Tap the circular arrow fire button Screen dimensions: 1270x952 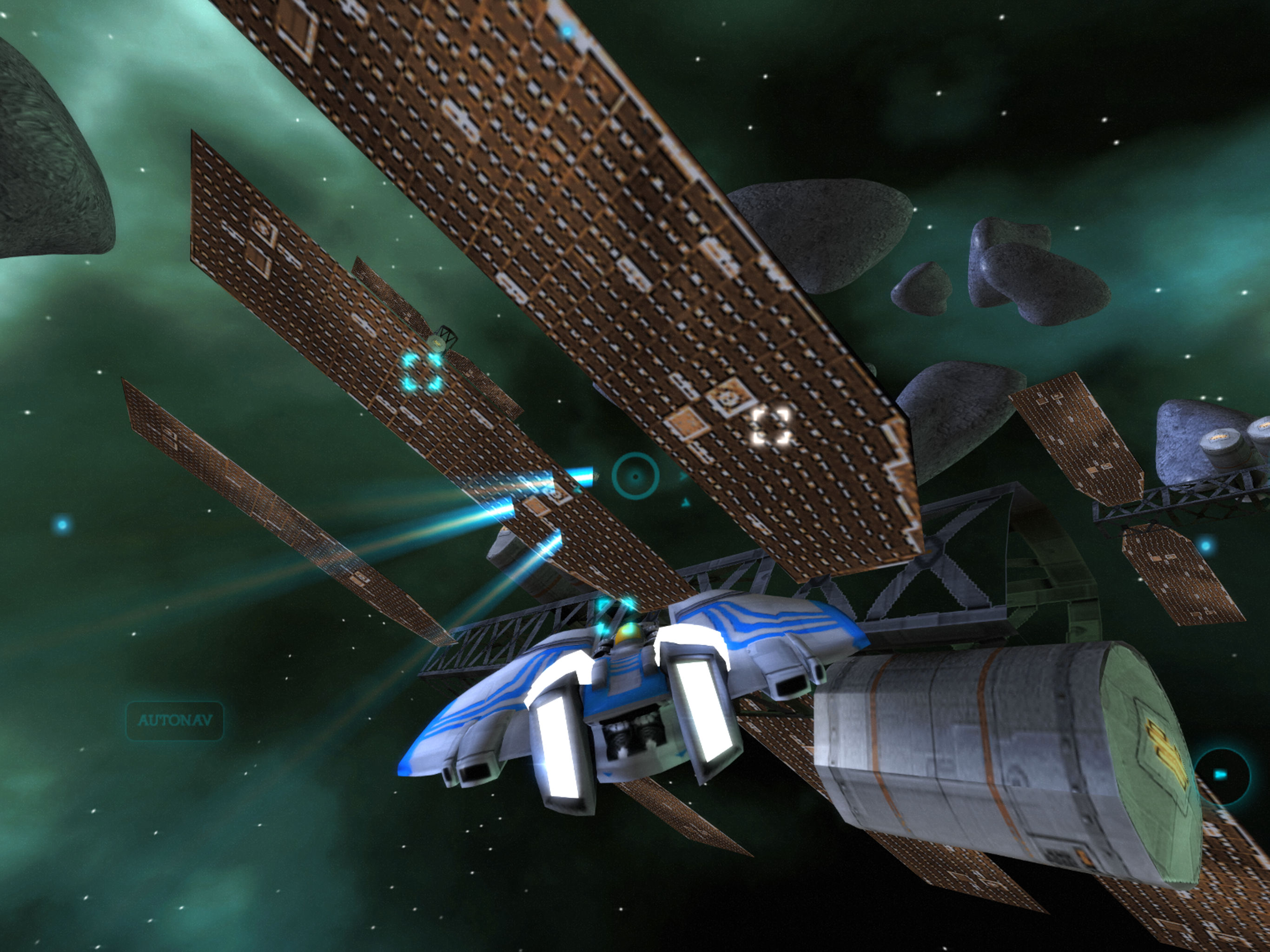(1221, 774)
